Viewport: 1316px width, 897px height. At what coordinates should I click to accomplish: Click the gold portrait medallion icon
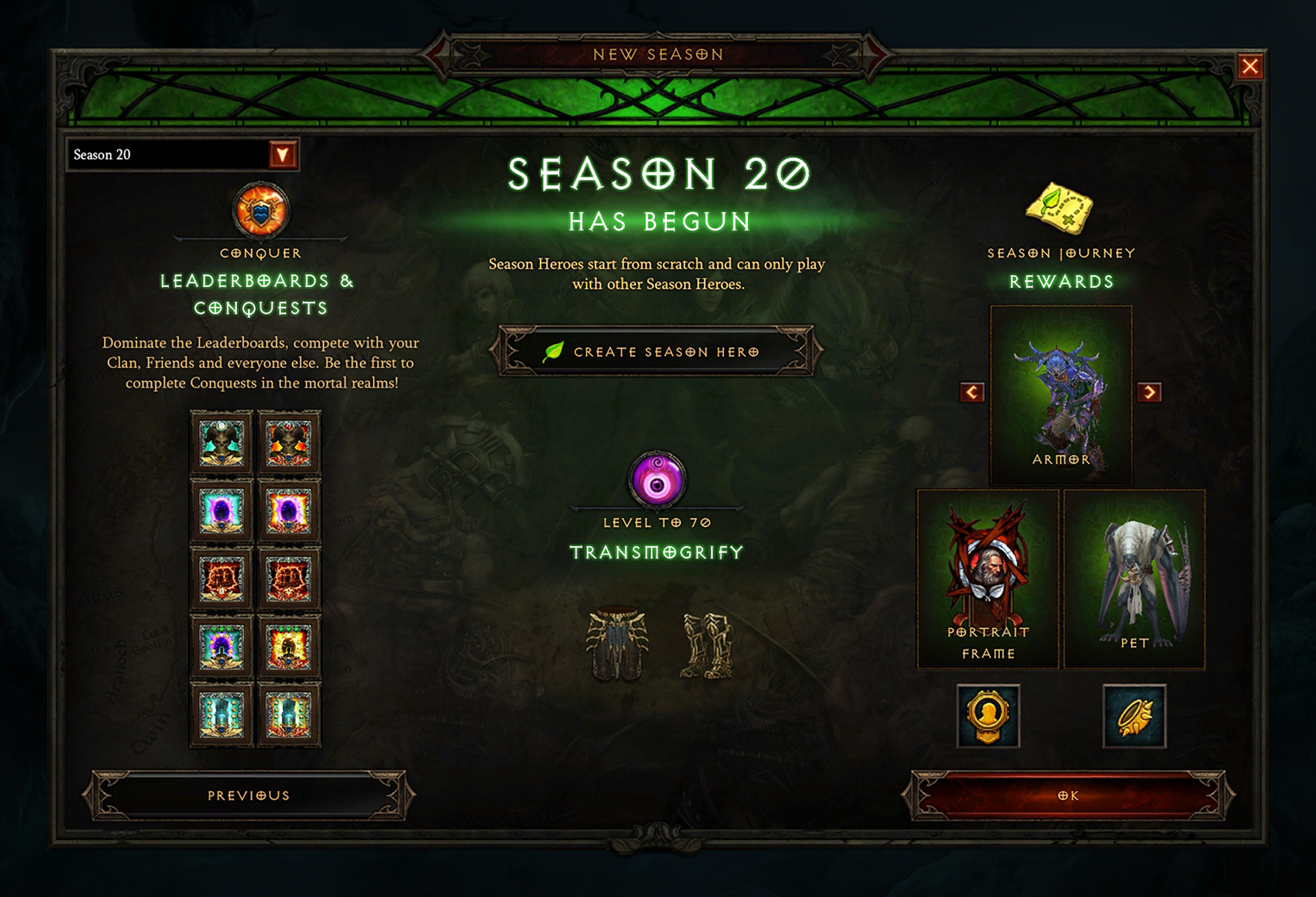[x=988, y=716]
